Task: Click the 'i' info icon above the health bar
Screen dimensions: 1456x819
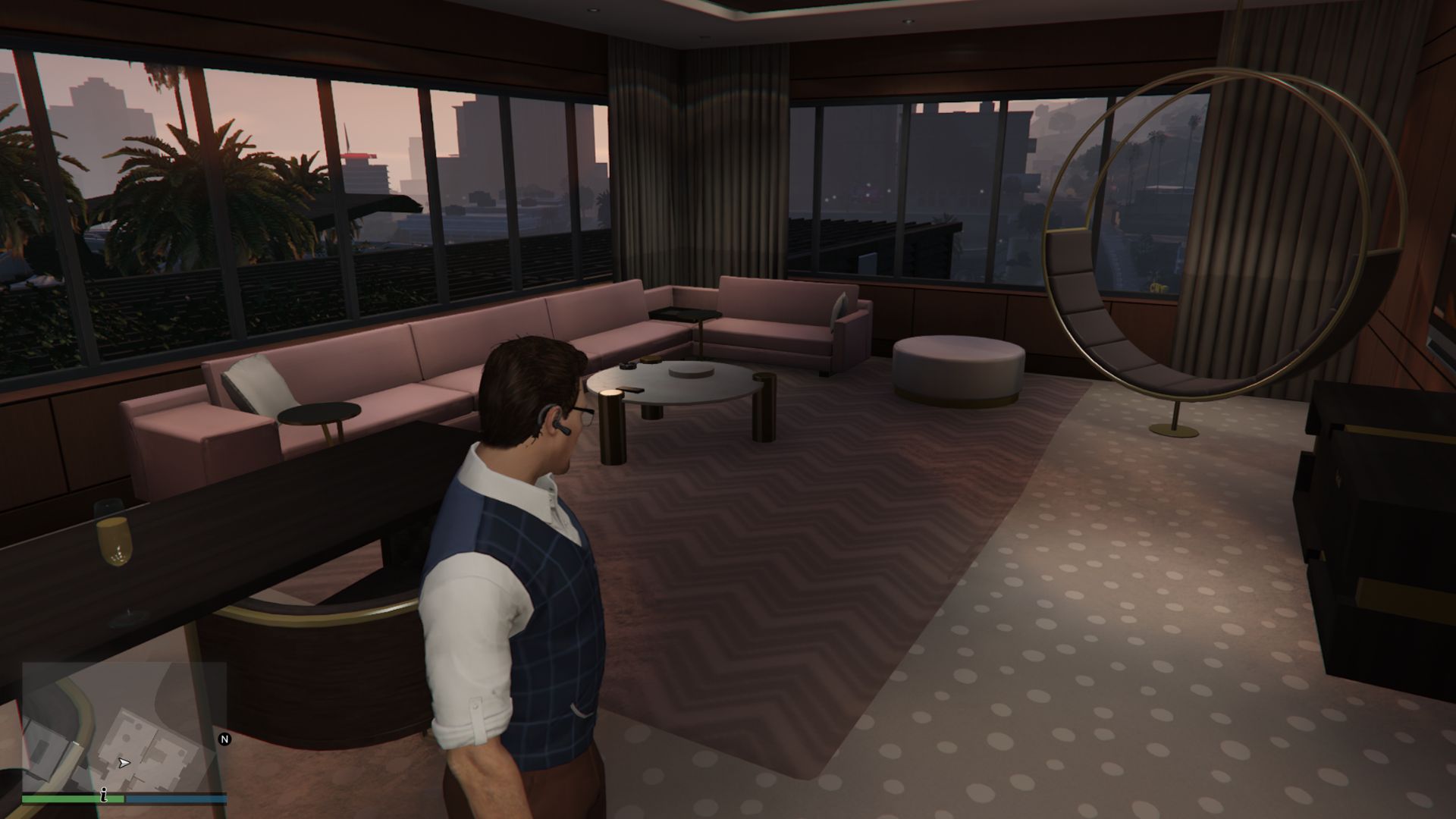Action: tap(102, 795)
